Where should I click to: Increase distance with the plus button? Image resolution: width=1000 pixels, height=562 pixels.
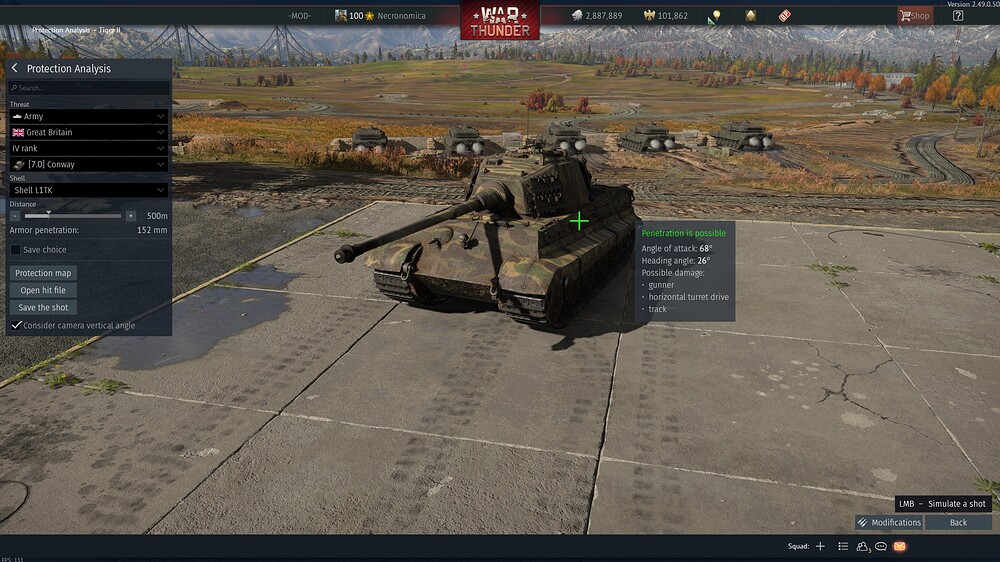coord(130,216)
